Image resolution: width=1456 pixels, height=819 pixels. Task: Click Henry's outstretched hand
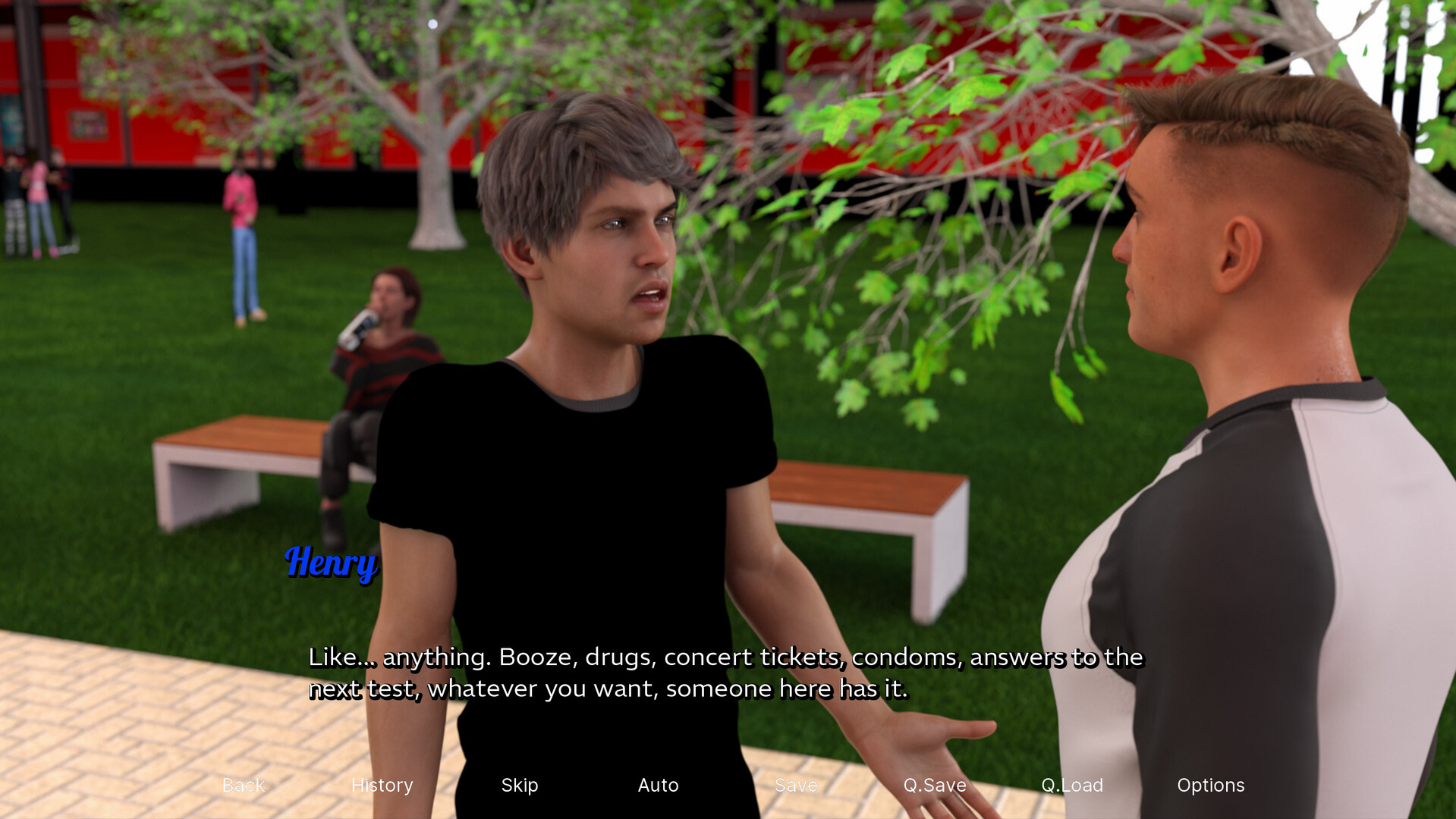coord(948,728)
